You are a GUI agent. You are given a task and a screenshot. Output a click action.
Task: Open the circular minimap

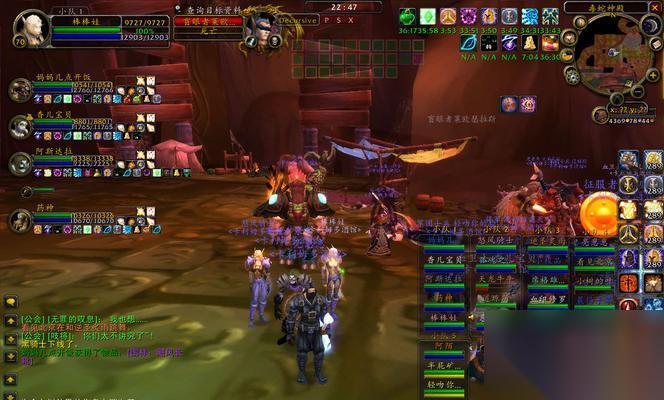click(613, 54)
